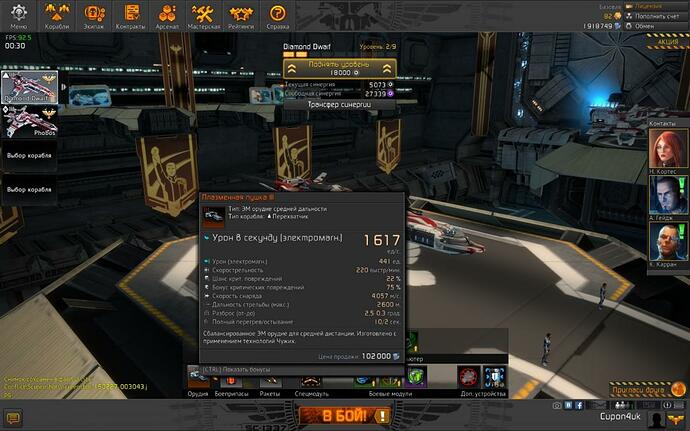Open the Меню gear menu
The height and width of the screenshot is (431, 690).
coord(19,16)
